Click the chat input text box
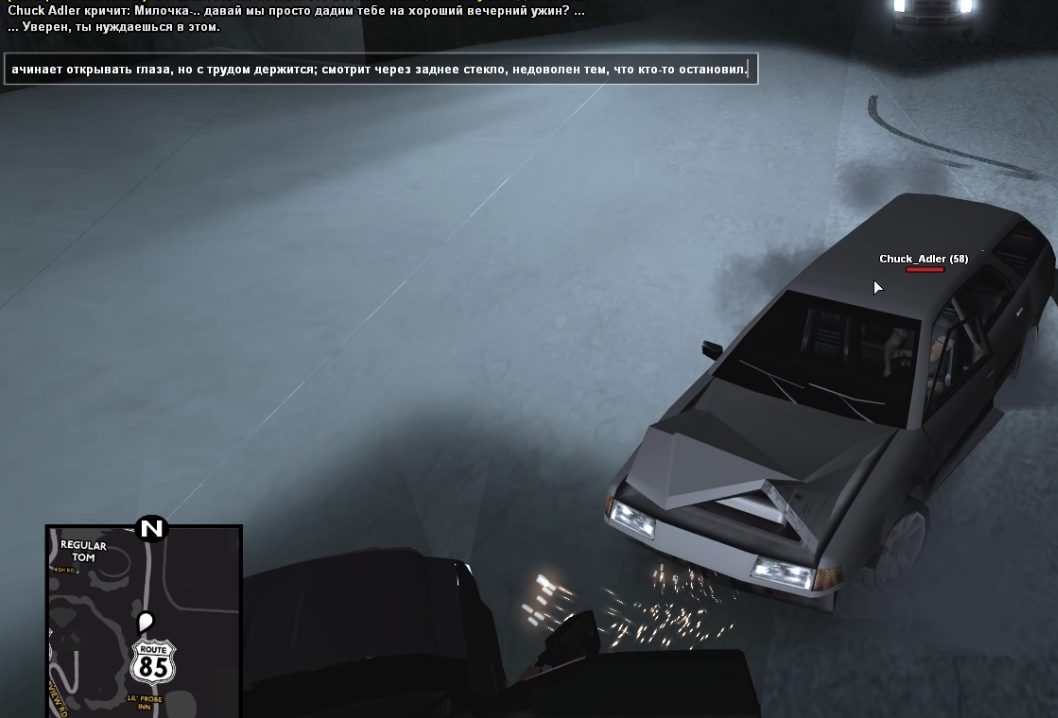Screen dimensions: 1058x718 tap(380, 69)
